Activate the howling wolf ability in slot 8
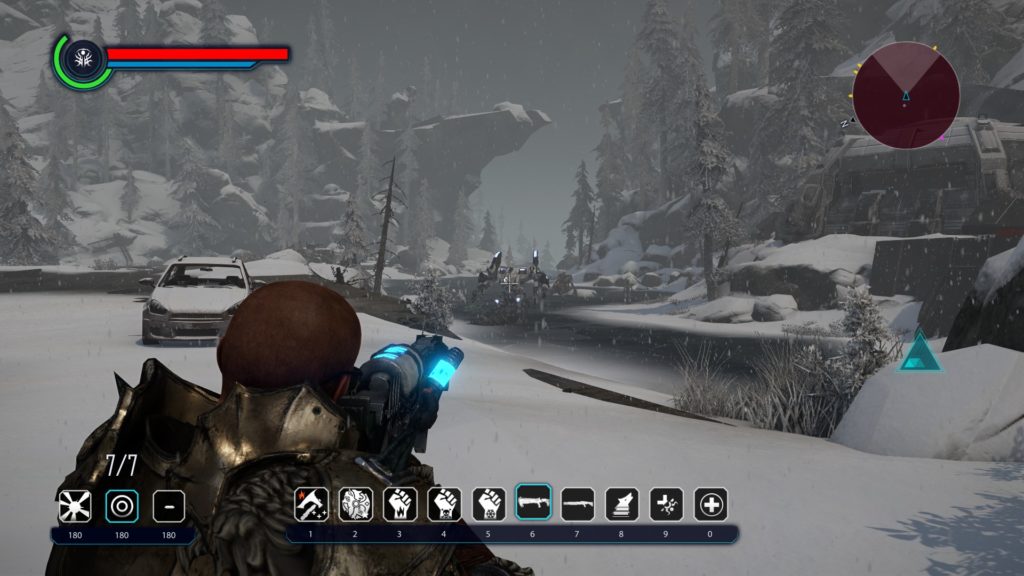Viewport: 1024px width, 576px height. point(622,504)
